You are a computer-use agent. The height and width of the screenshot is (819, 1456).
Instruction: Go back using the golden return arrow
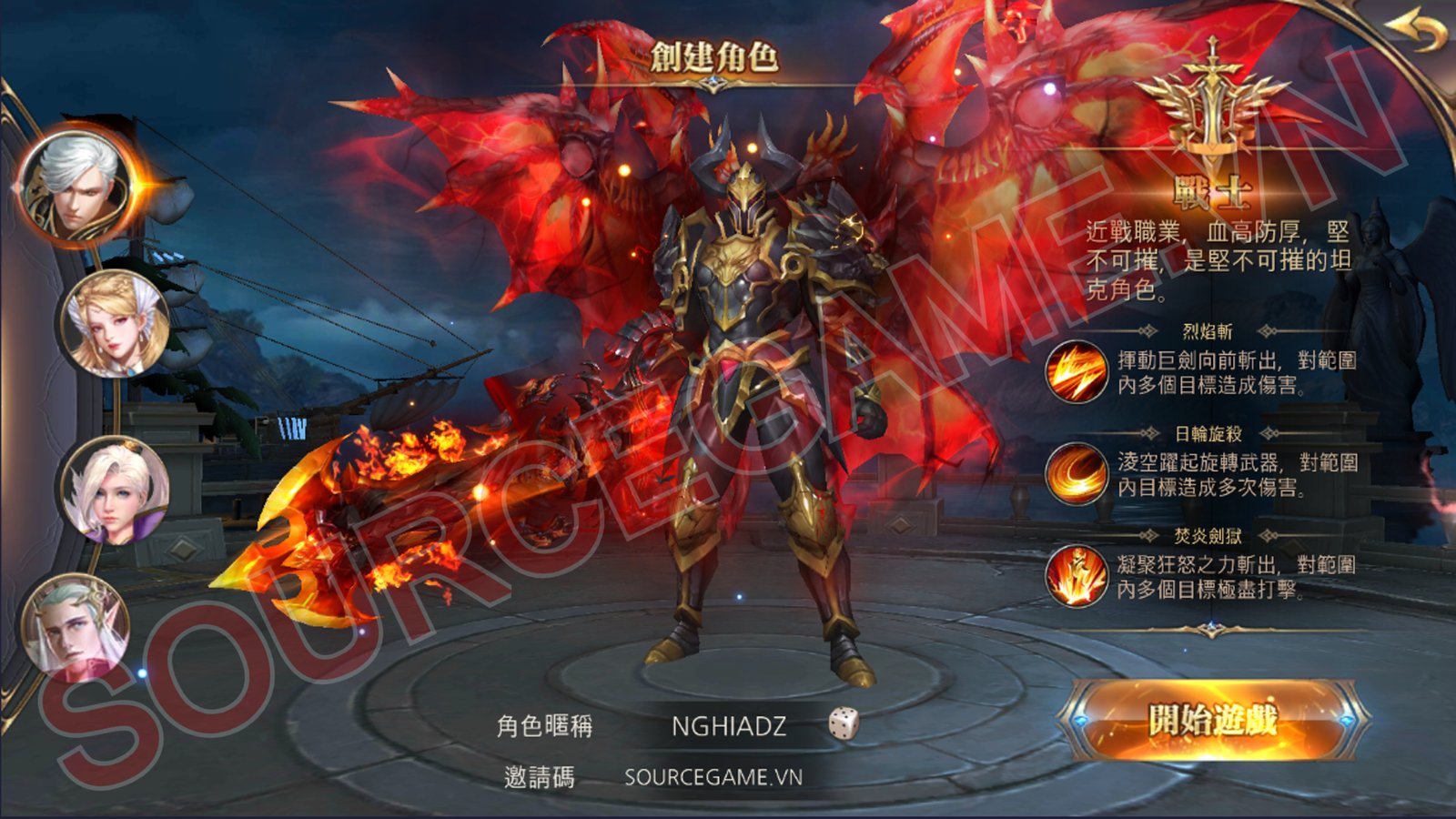[x=1418, y=34]
